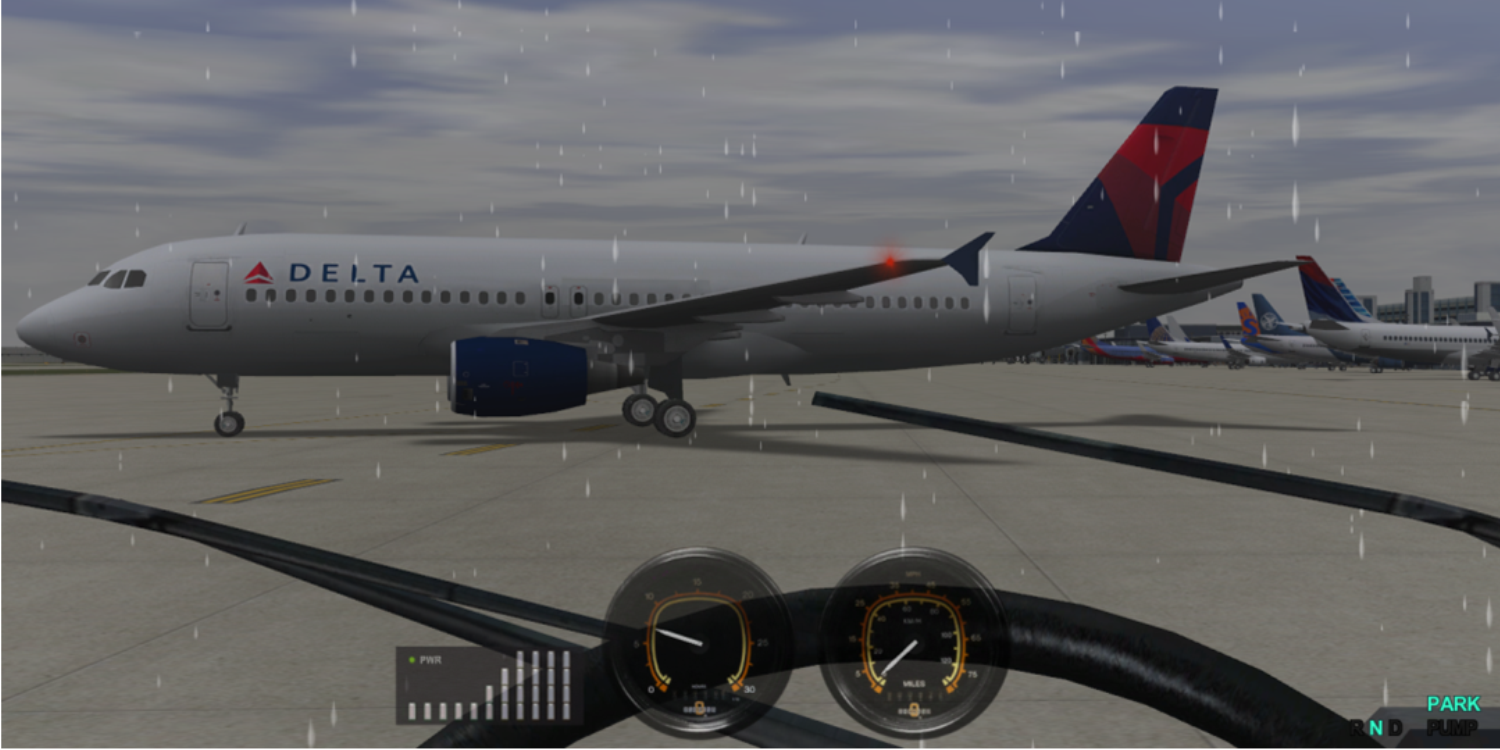Tap the trip counter on the speedometer
The width and height of the screenshot is (1500, 750).
pyautogui.click(x=913, y=708)
